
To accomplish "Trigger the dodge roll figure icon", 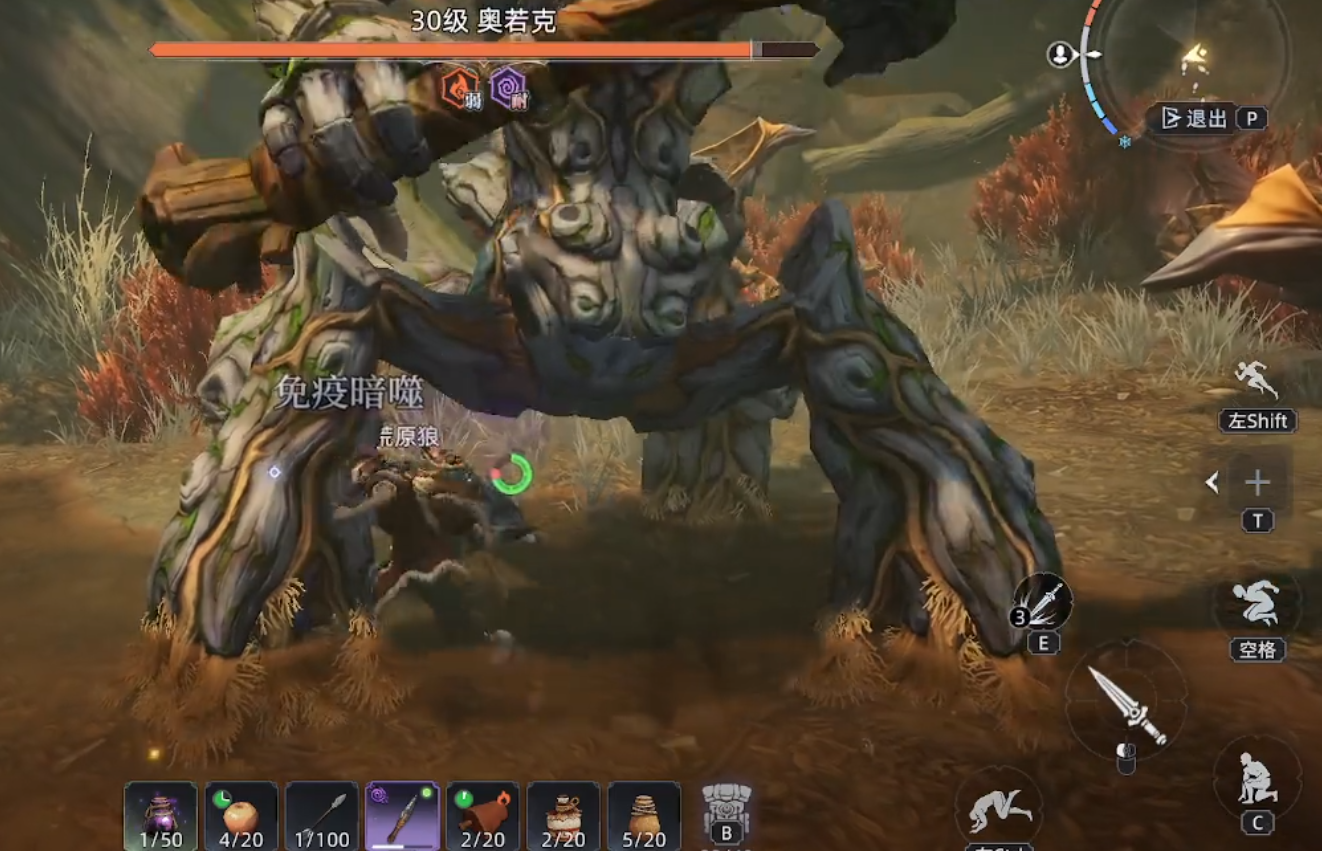I will point(1257,604).
